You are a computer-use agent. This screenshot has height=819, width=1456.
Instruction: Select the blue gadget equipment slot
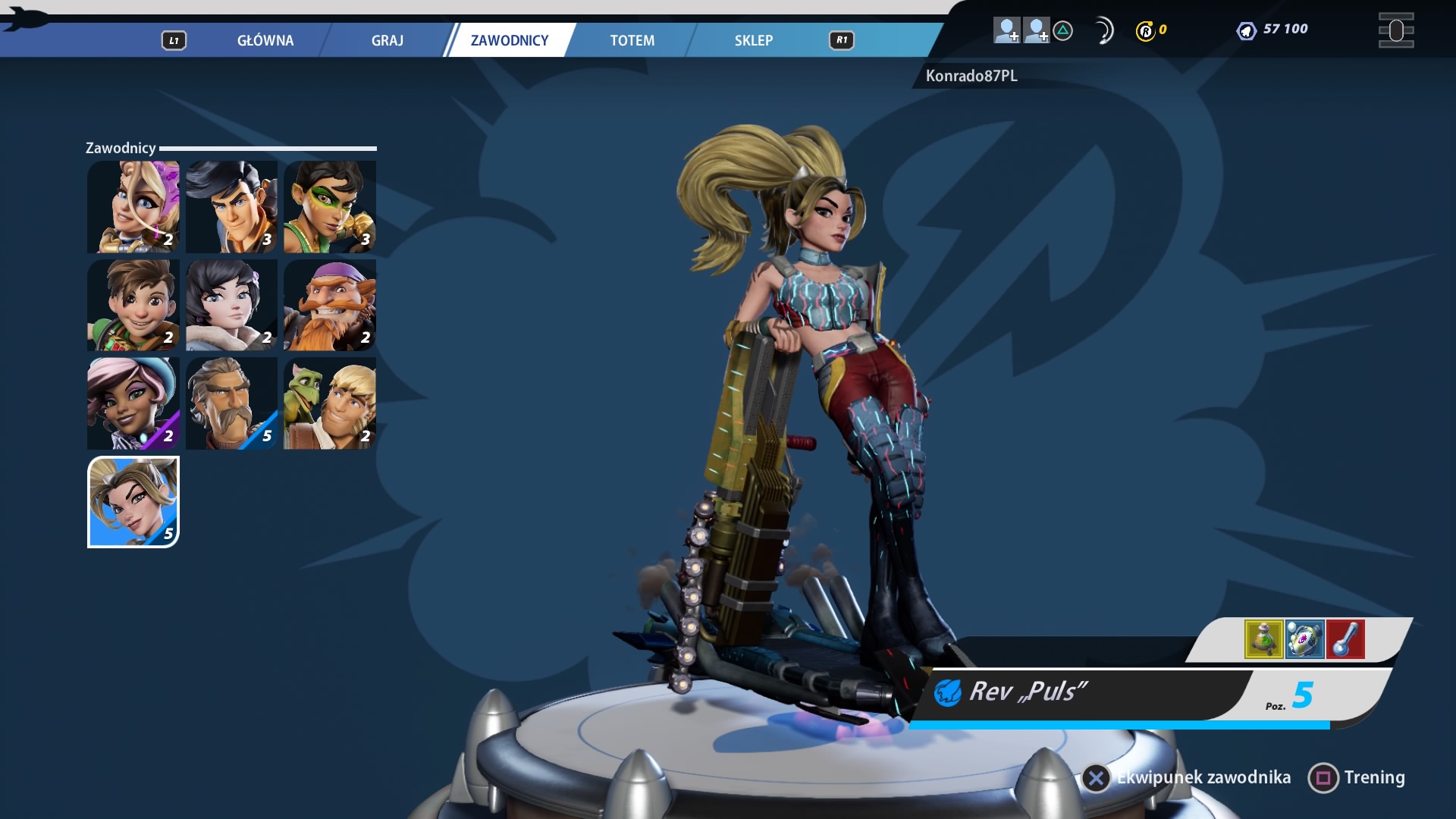[x=1304, y=639]
